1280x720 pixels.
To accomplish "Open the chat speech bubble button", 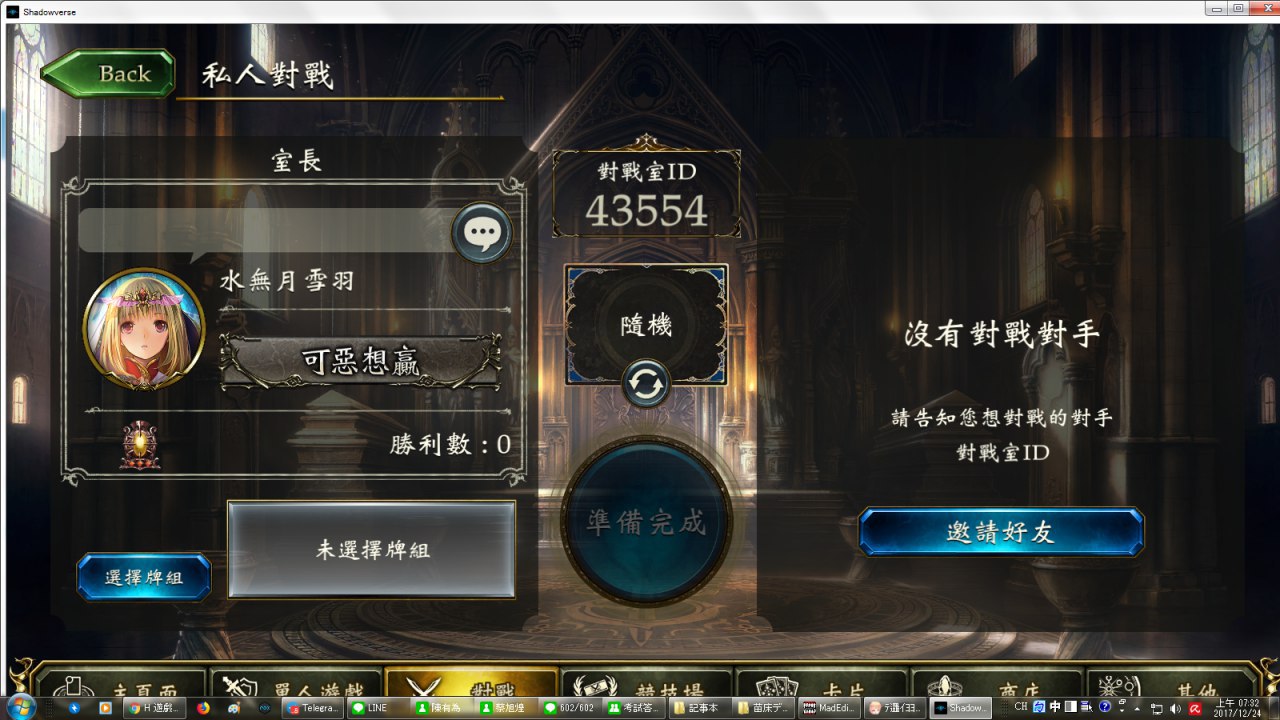I will [x=482, y=233].
